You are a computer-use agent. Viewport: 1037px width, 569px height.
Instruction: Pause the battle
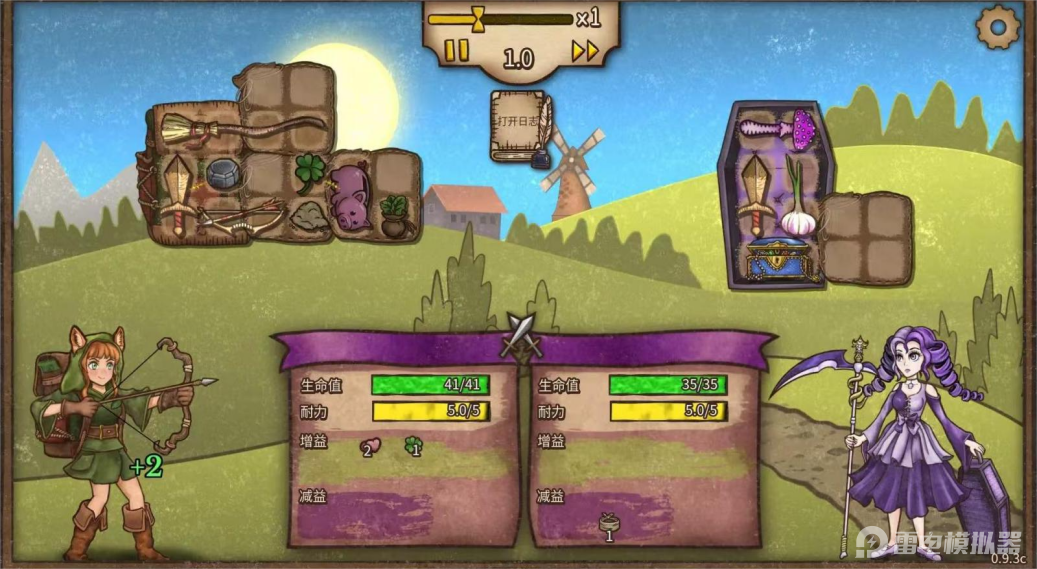(x=456, y=51)
